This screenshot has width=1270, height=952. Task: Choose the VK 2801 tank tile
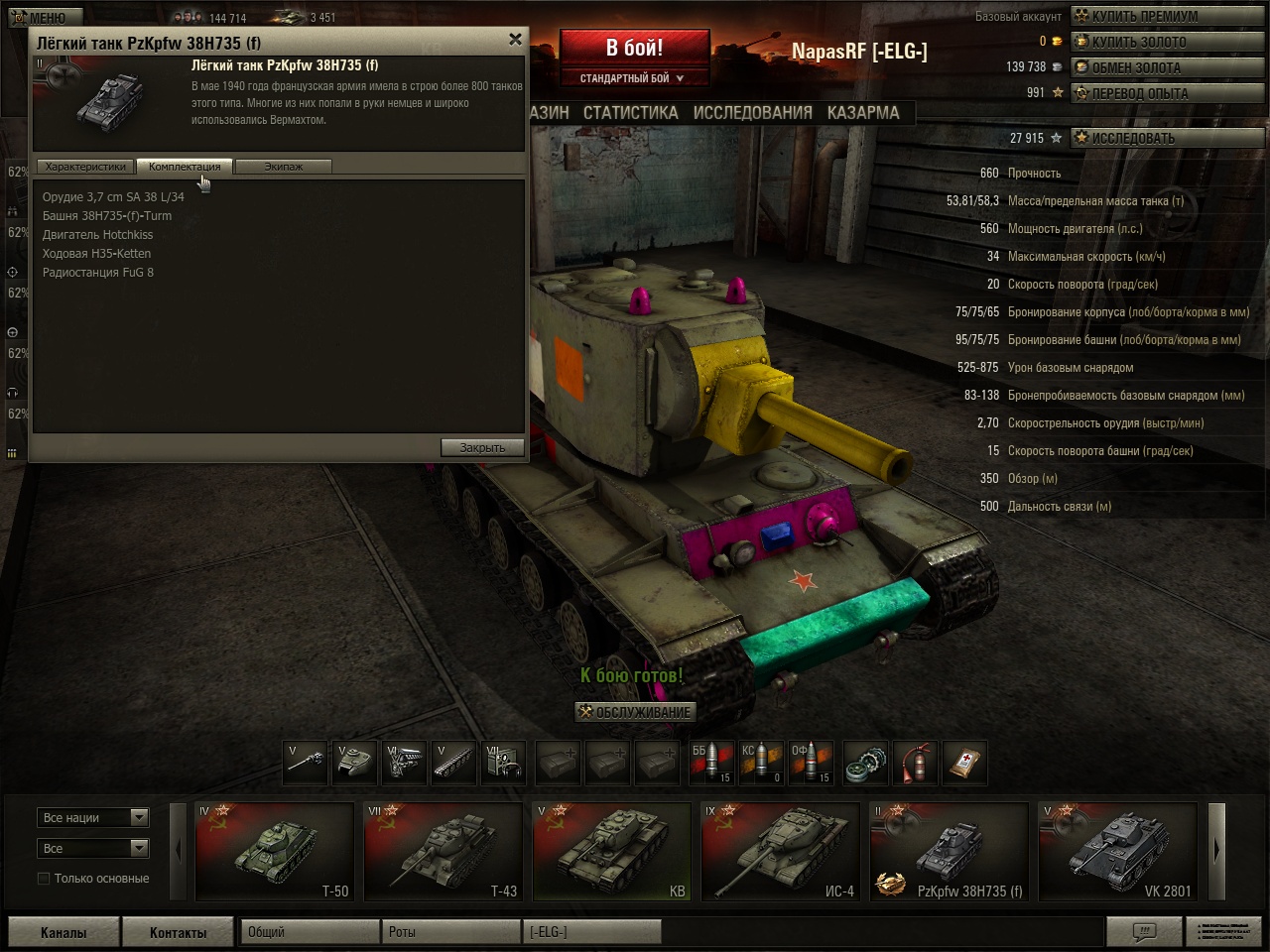pos(1118,852)
